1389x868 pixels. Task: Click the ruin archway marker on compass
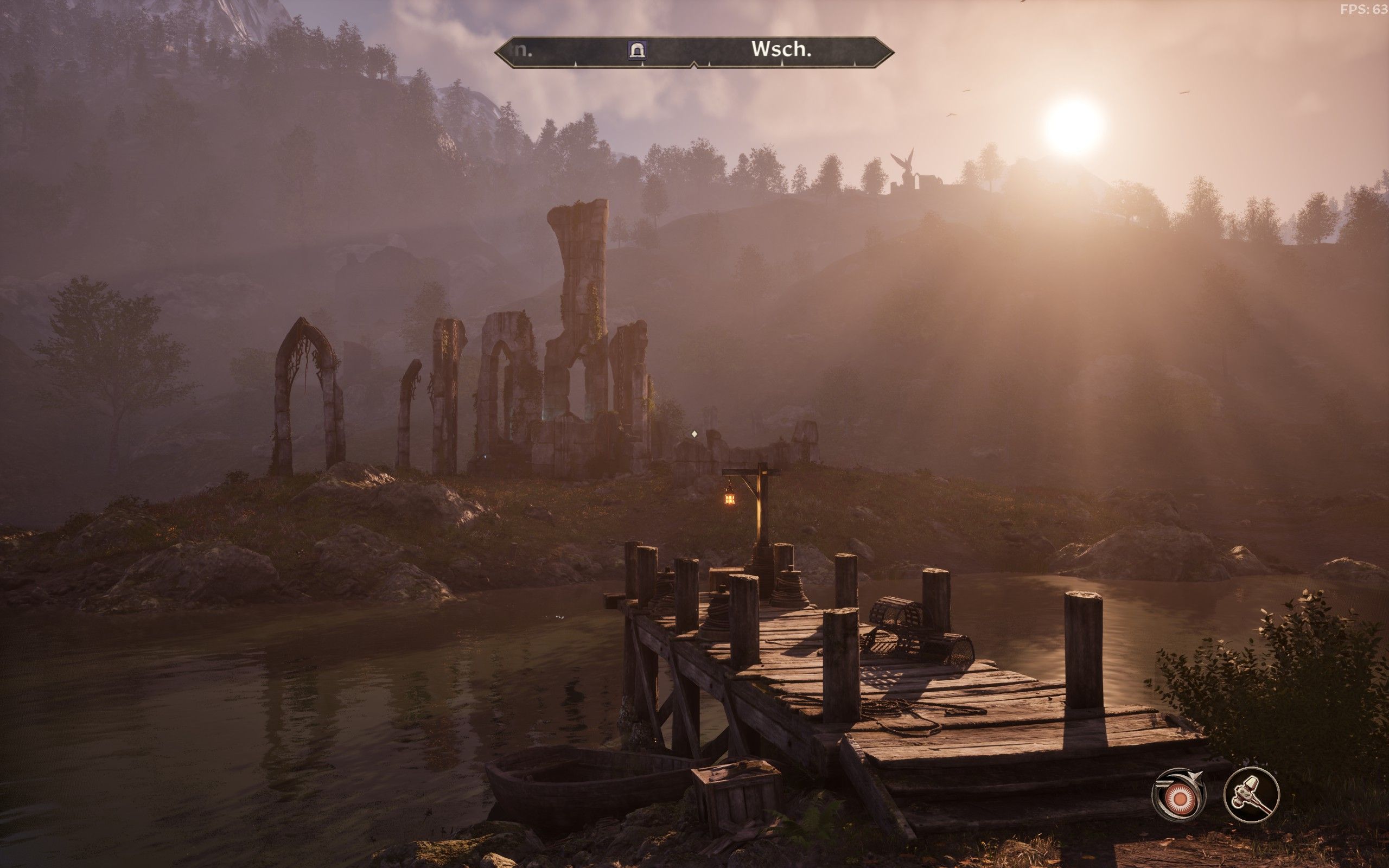pyautogui.click(x=637, y=50)
